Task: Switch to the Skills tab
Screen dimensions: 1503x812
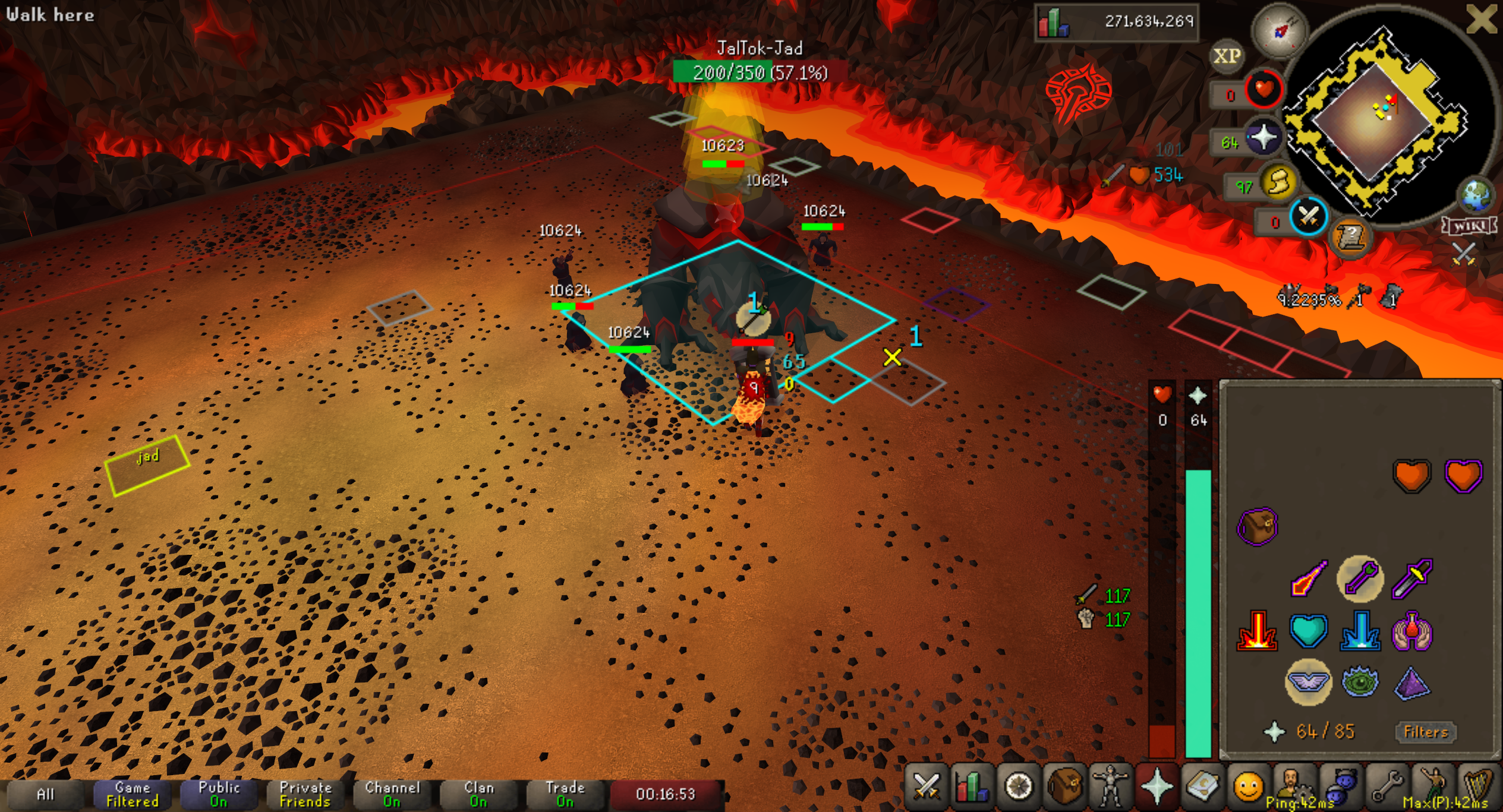Action: point(972,786)
